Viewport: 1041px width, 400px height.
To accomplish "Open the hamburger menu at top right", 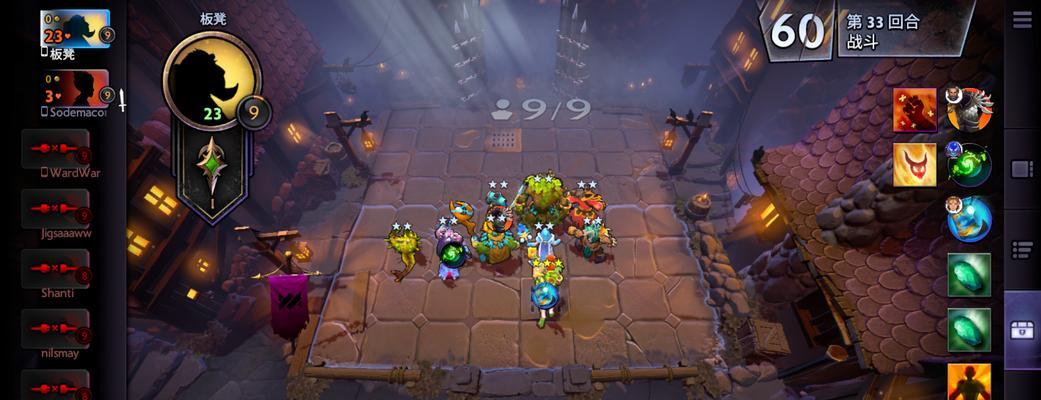I will pyautogui.click(x=1022, y=20).
